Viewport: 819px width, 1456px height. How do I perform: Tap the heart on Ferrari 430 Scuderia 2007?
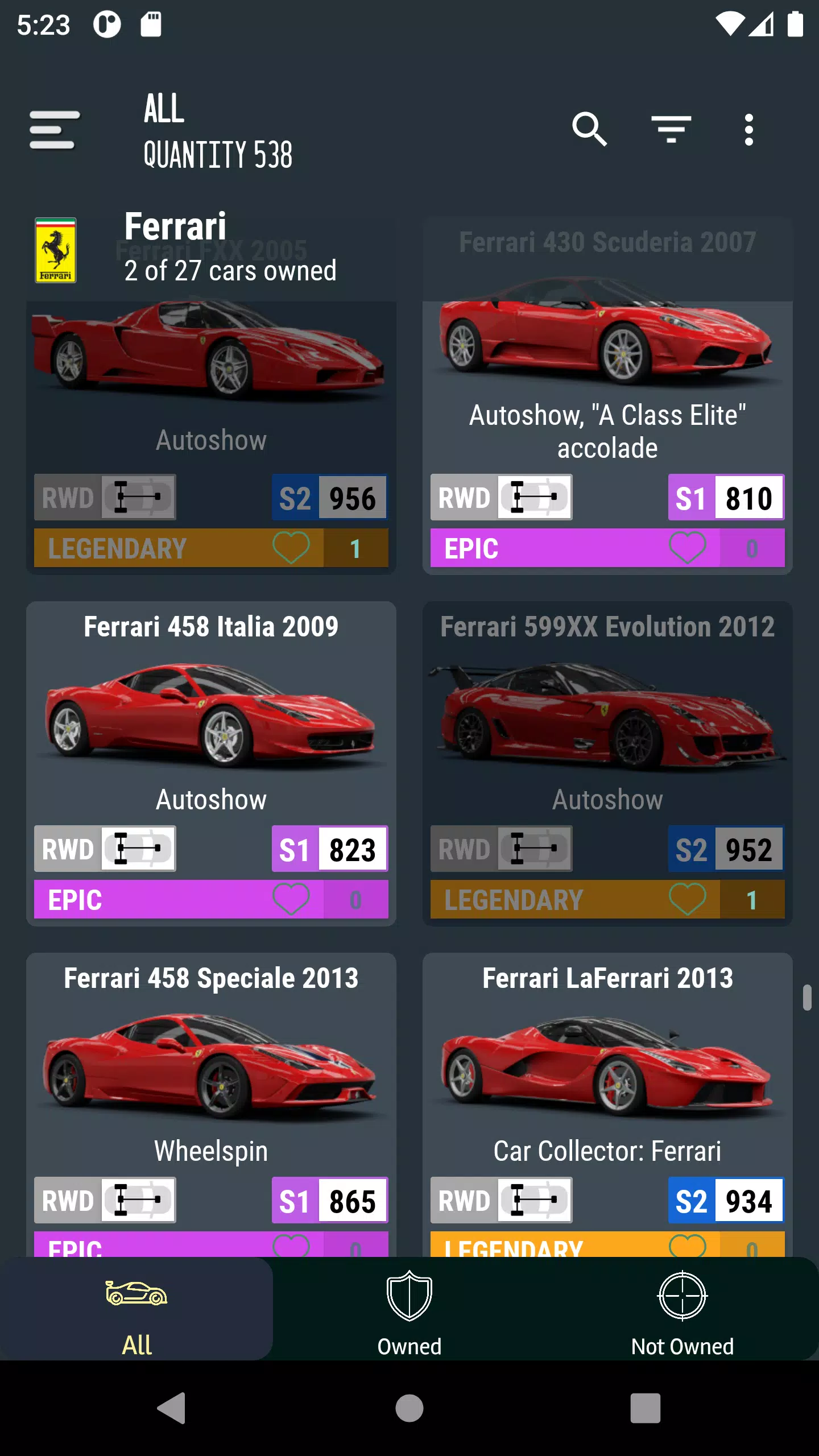688,548
